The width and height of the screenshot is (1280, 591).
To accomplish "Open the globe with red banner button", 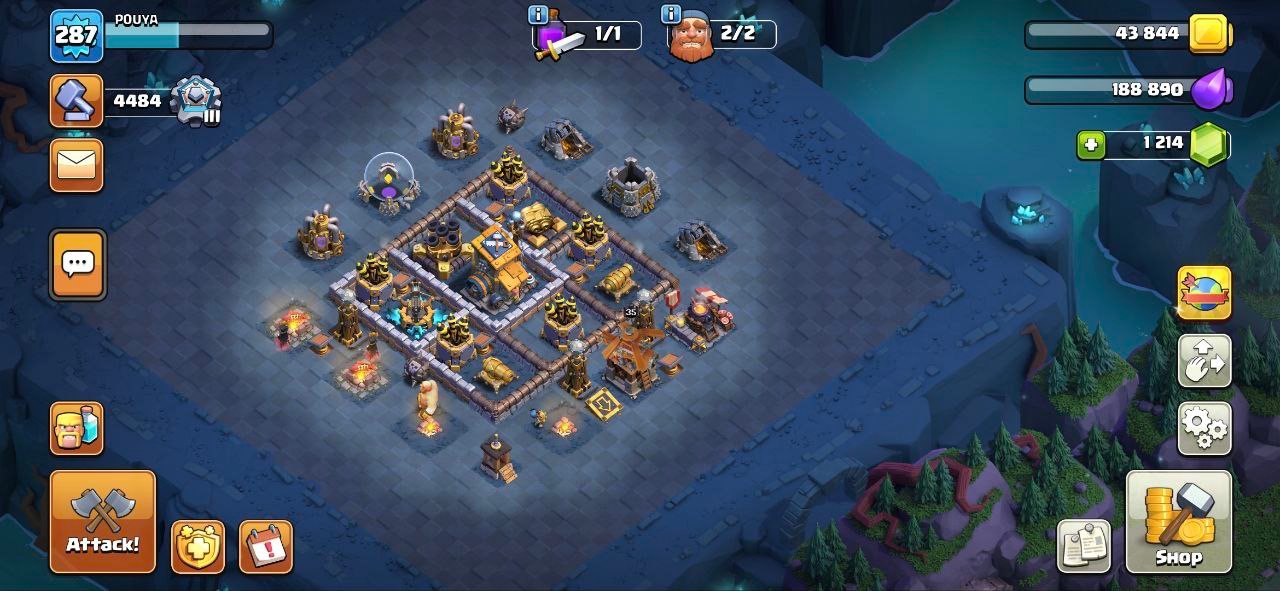I will coord(1204,293).
